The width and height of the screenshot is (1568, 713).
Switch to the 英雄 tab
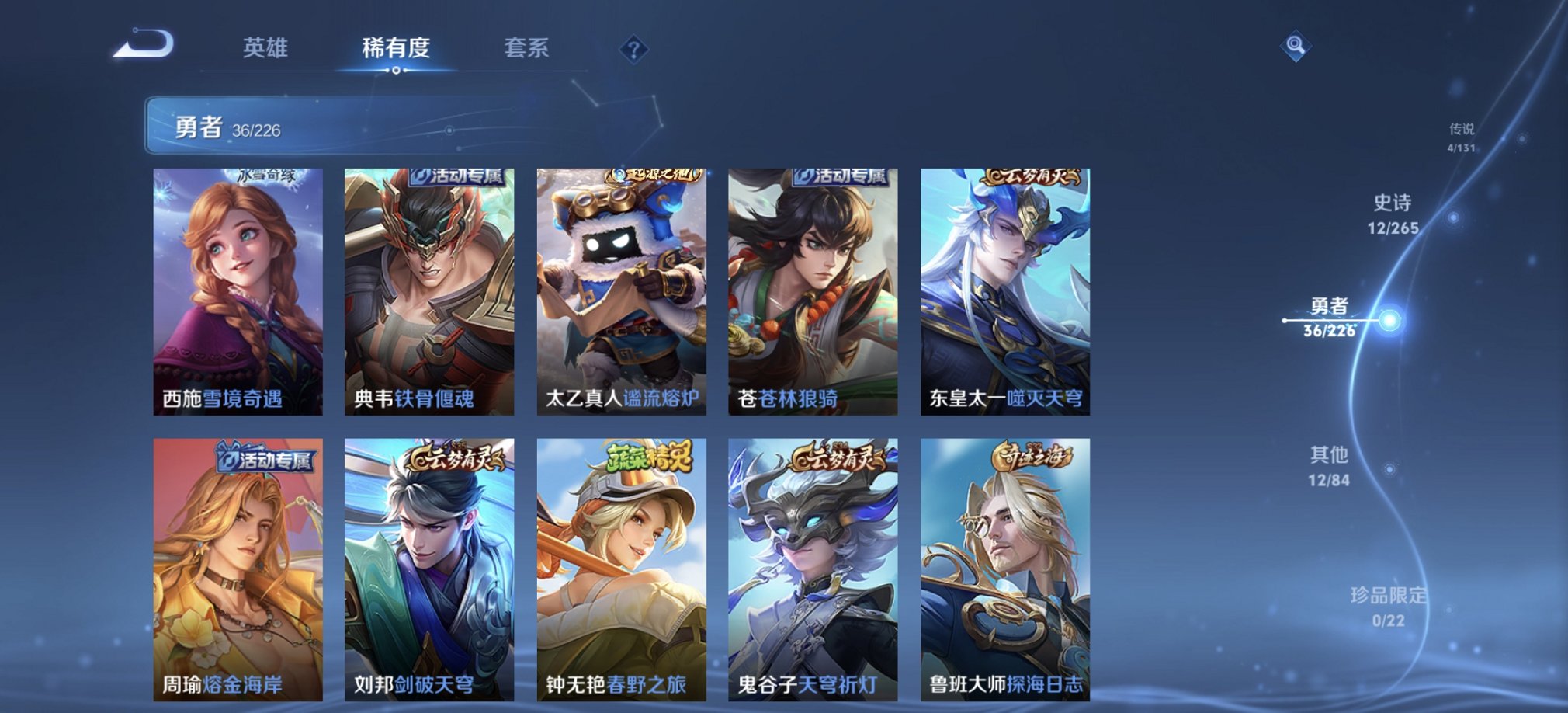[x=267, y=49]
